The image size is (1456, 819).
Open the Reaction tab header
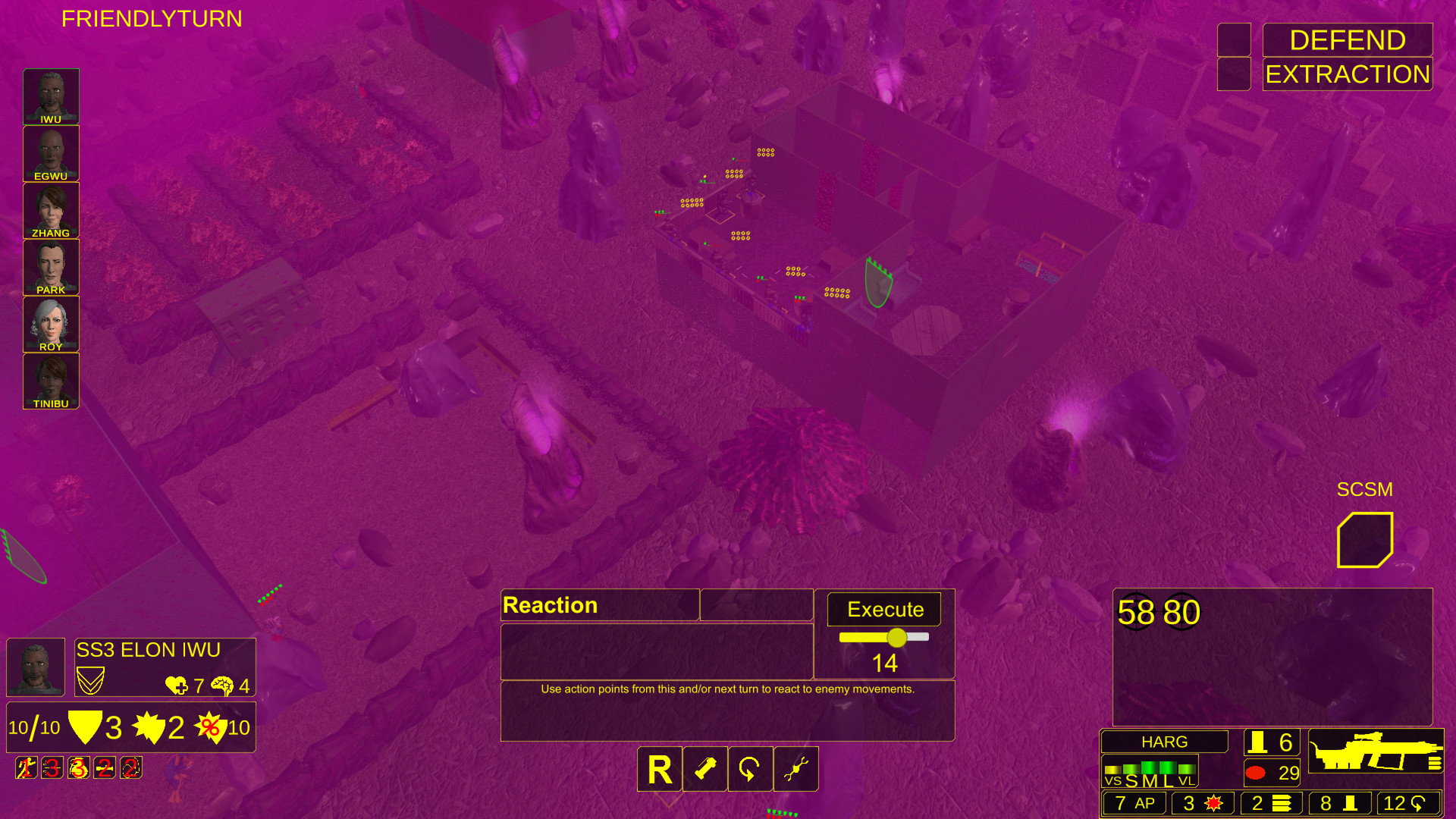tap(600, 604)
